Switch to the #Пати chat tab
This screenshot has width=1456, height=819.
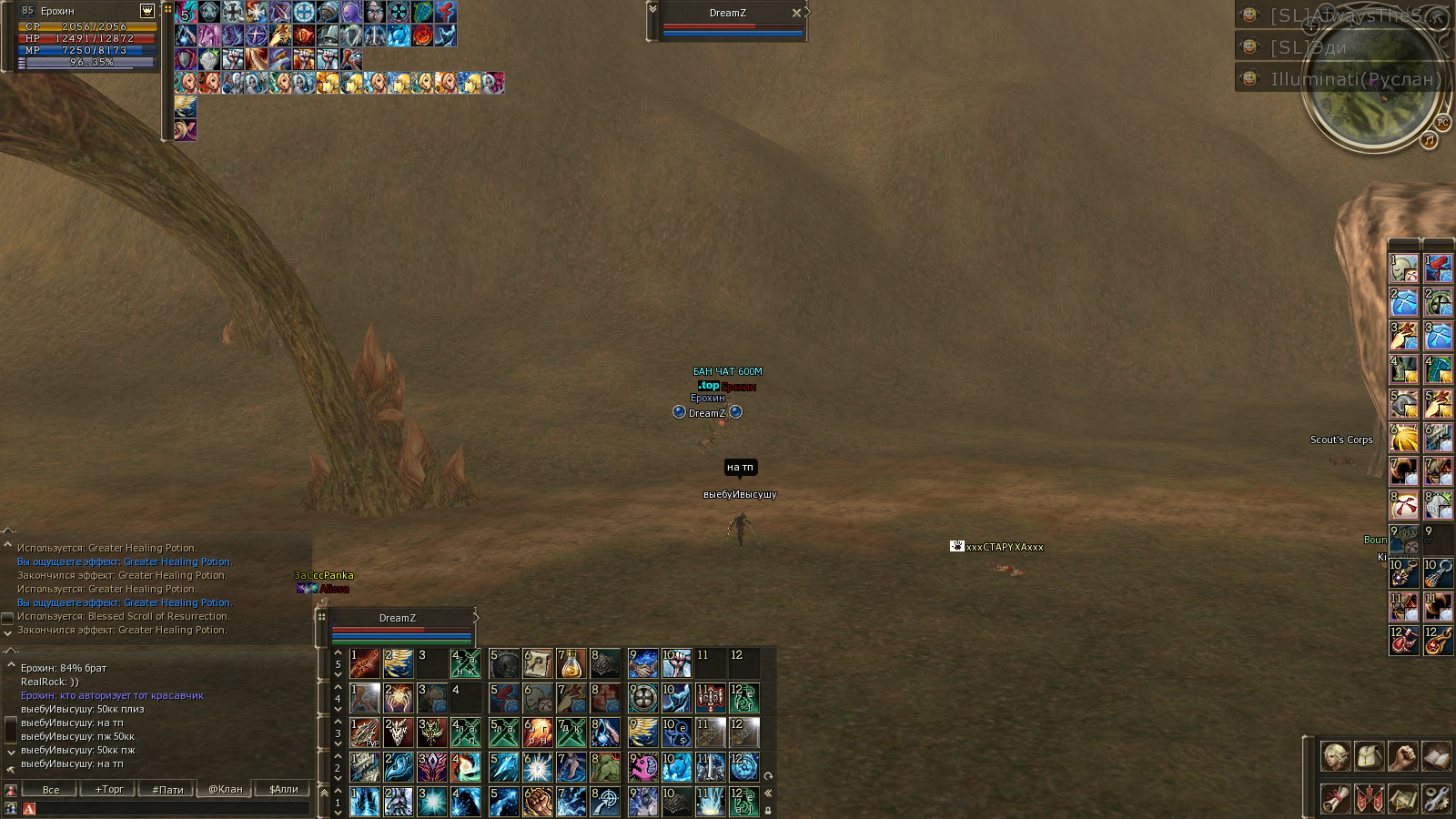[x=167, y=789]
